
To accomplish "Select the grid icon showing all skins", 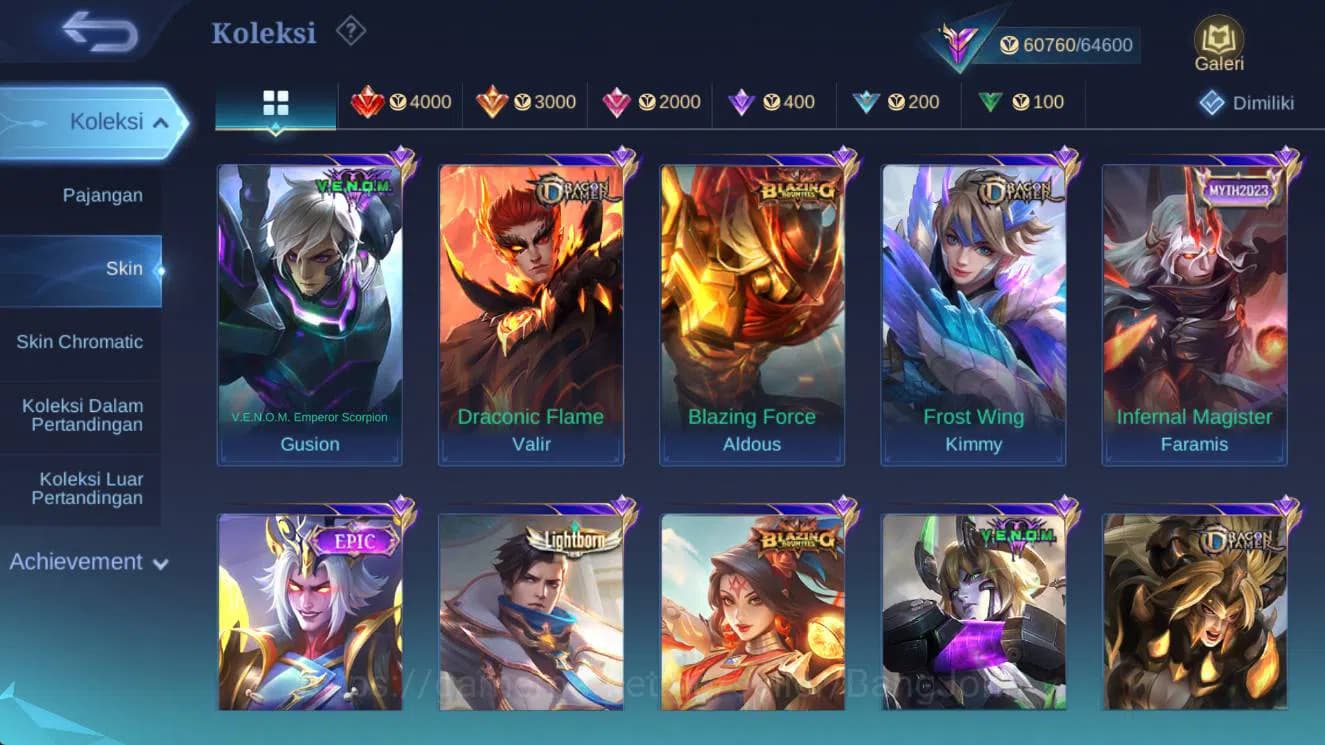I will (x=275, y=101).
